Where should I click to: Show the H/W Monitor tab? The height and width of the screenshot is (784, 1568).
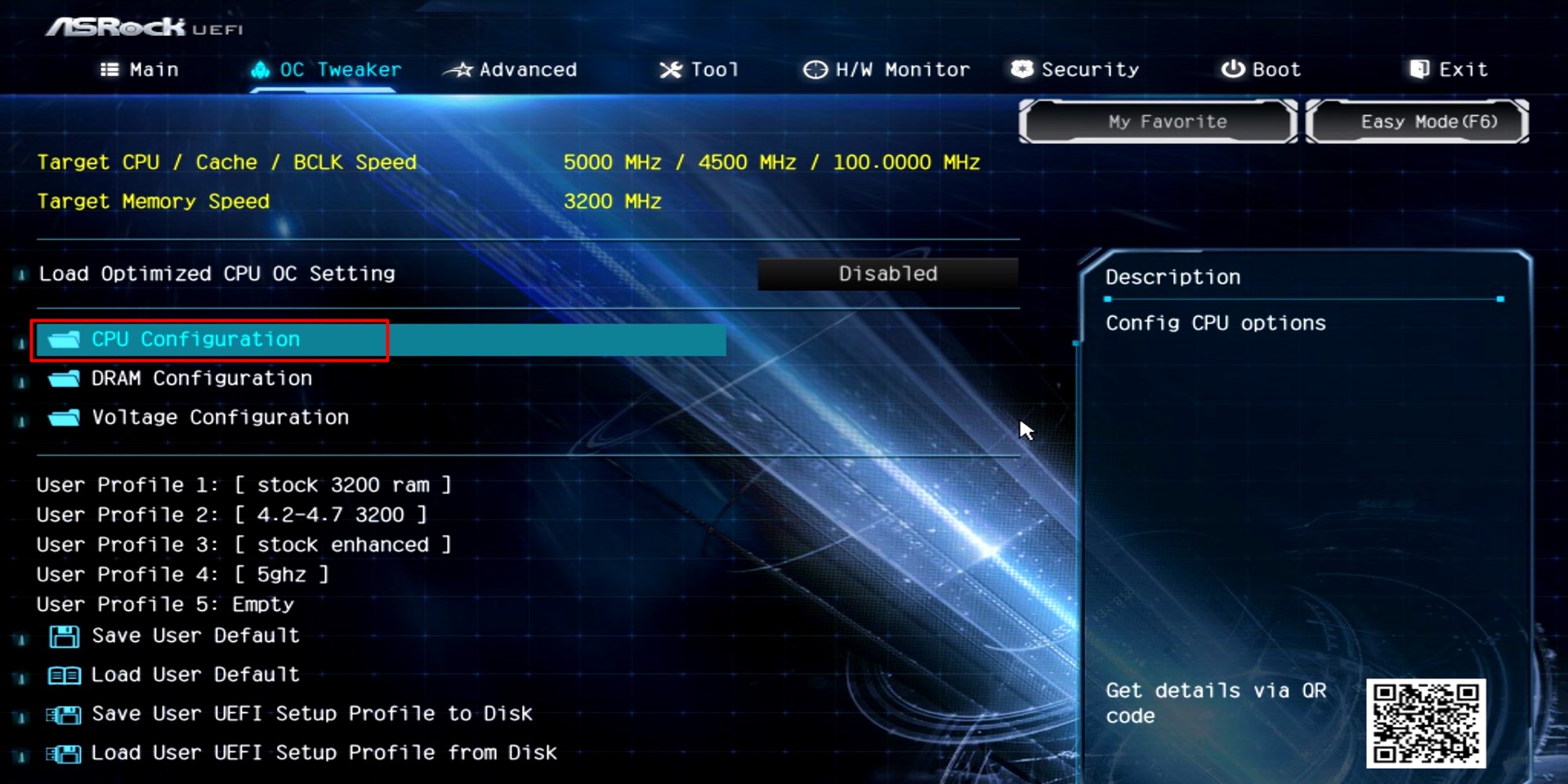[887, 70]
